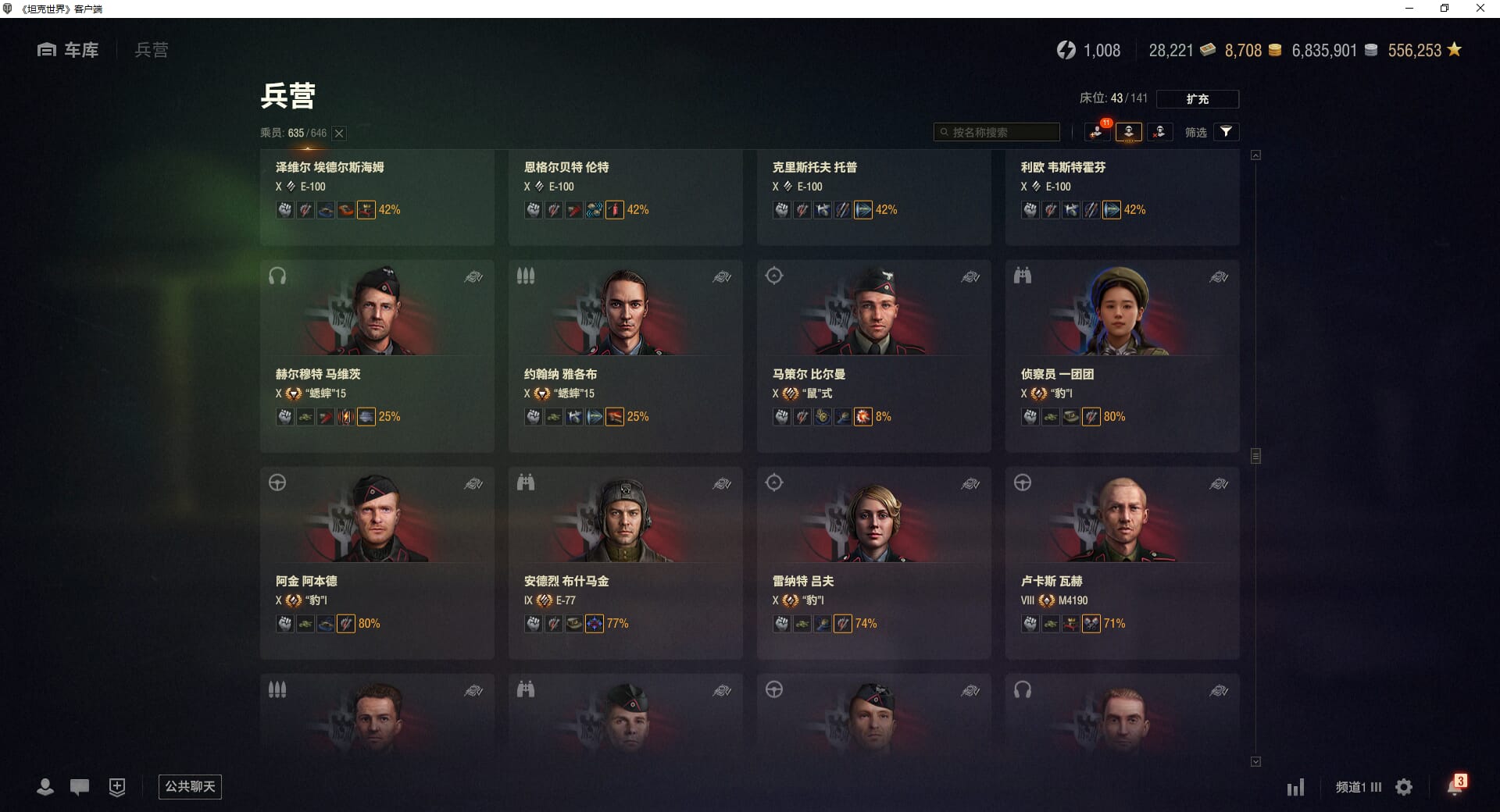Close the game client window
1500x812 pixels.
[1480, 9]
